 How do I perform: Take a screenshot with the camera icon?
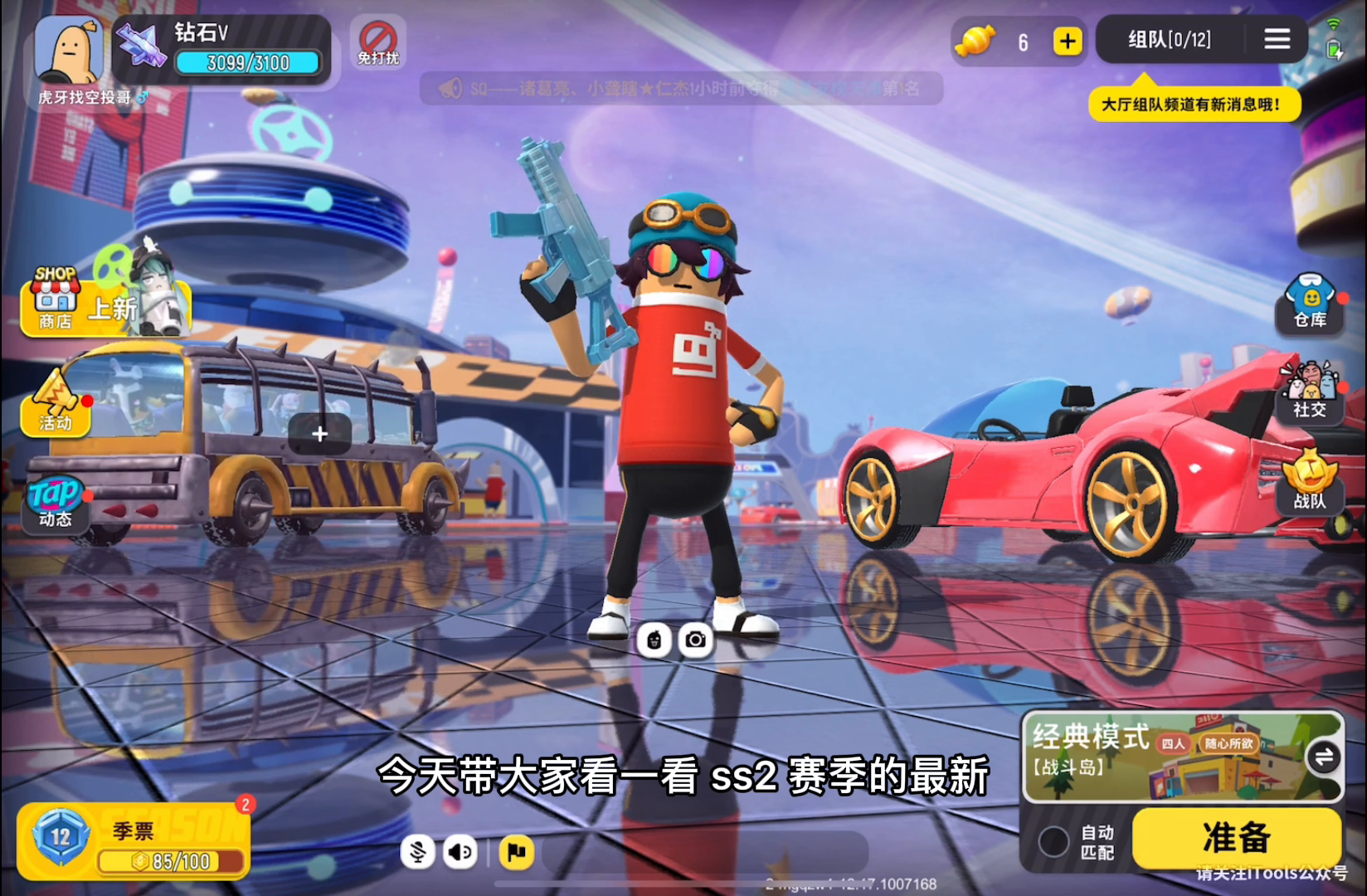click(x=697, y=639)
